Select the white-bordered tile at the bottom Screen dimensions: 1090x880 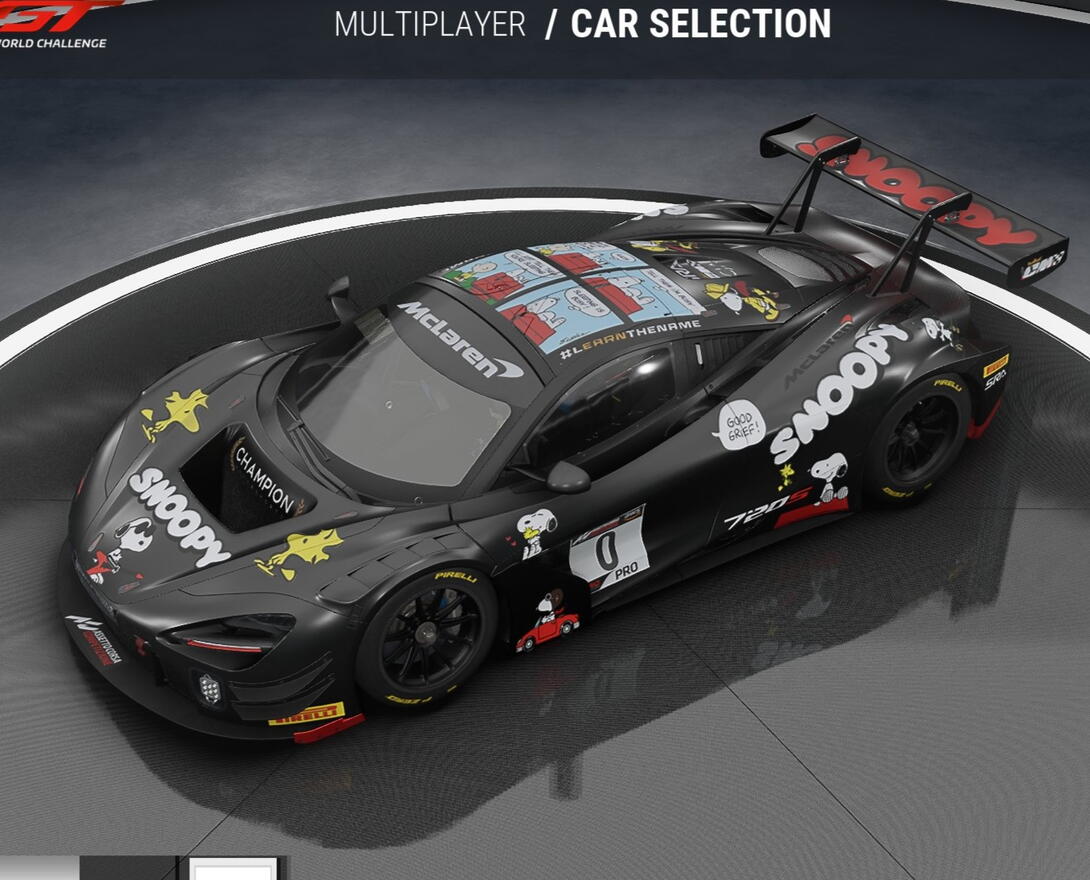click(x=232, y=869)
